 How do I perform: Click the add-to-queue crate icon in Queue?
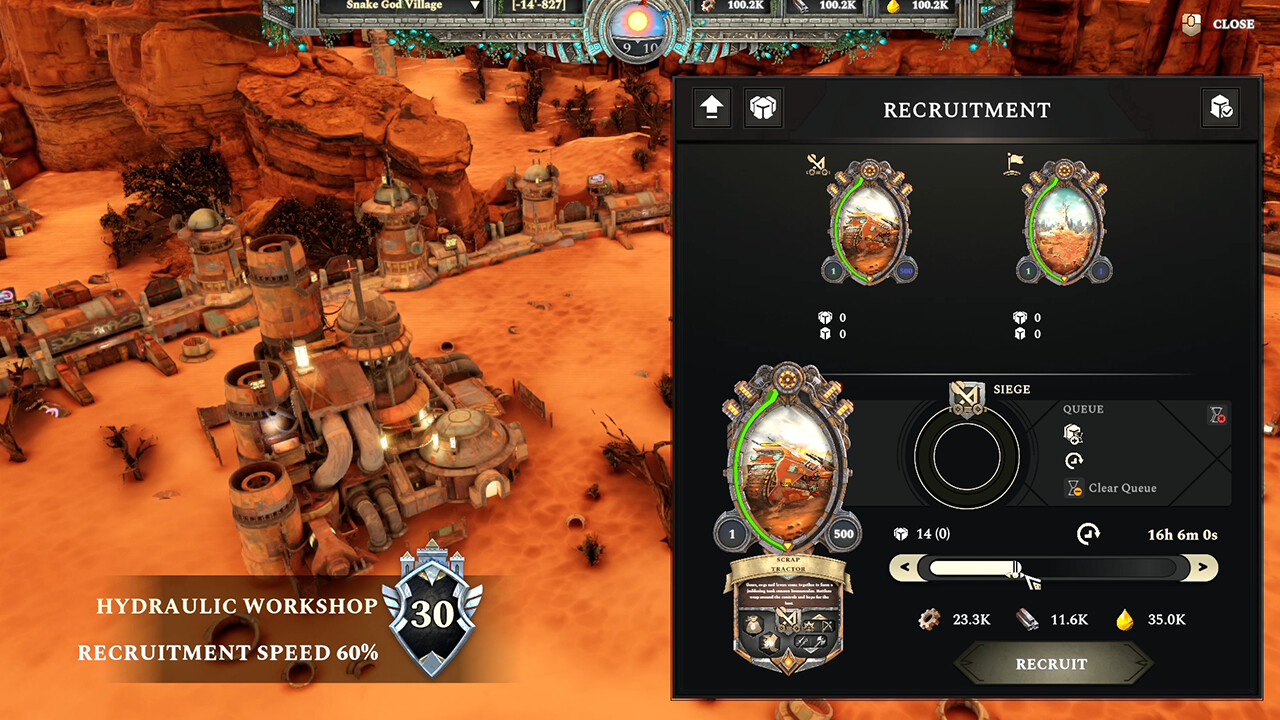(1075, 433)
